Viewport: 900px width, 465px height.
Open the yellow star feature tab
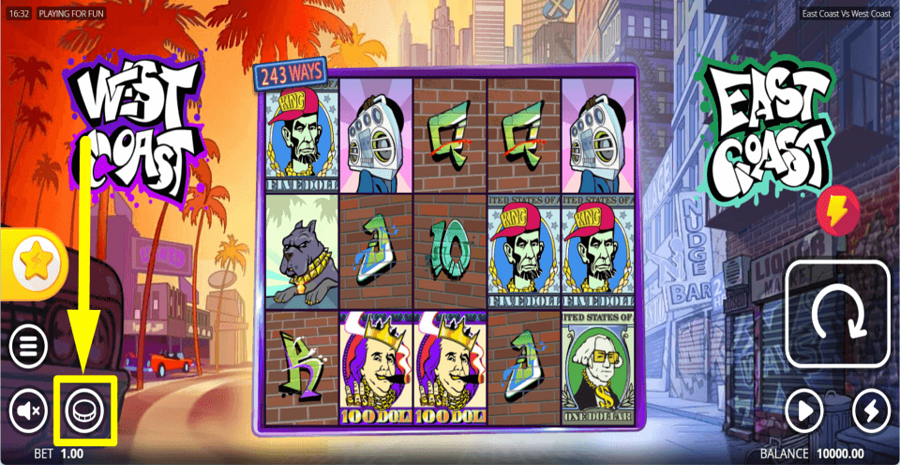coord(34,262)
